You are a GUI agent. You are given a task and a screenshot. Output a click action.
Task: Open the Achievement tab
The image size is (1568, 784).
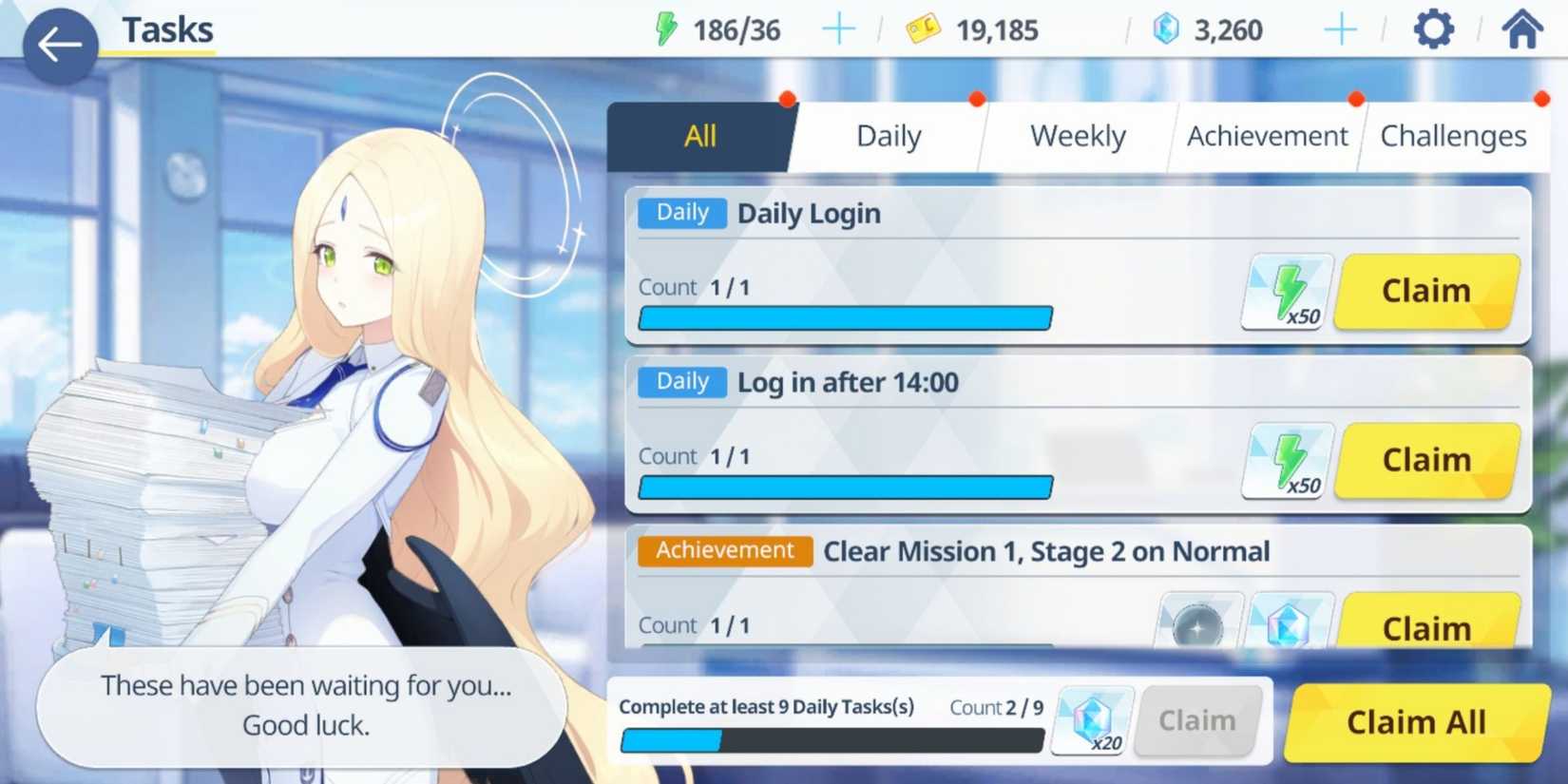pos(1267,136)
